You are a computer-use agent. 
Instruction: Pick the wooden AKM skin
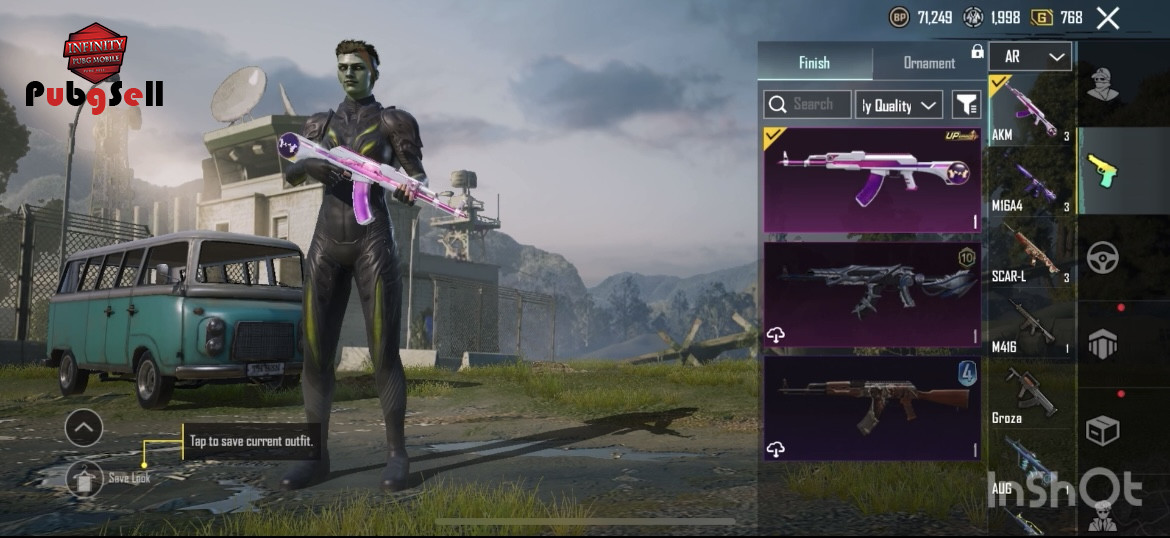(x=871, y=409)
